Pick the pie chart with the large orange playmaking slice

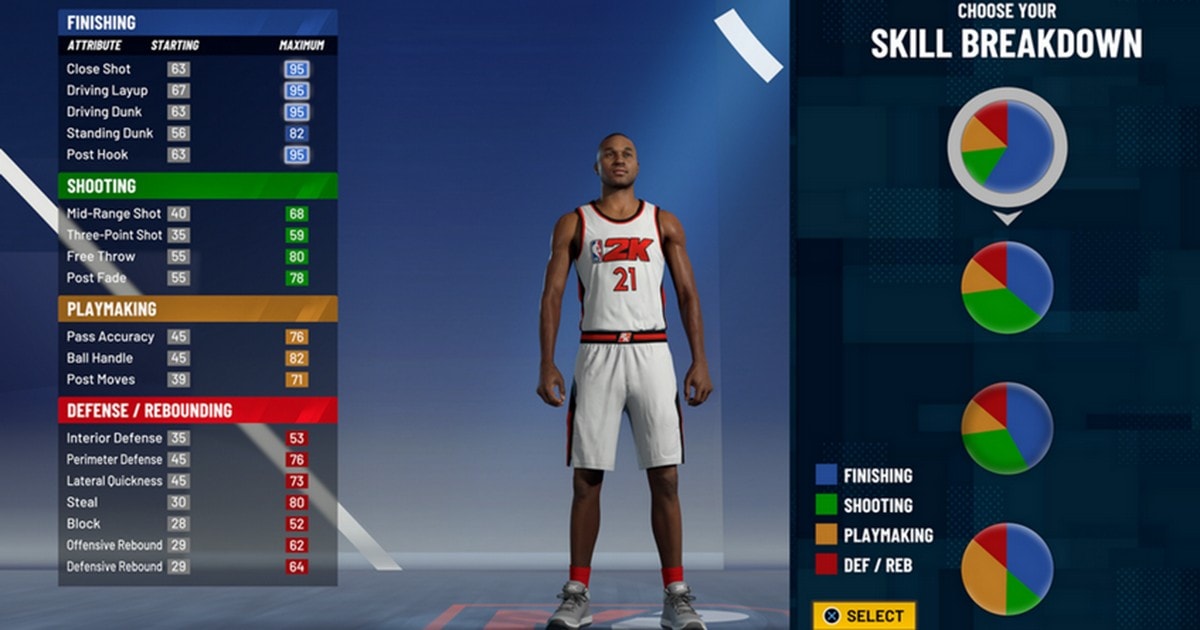pyautogui.click(x=1007, y=568)
